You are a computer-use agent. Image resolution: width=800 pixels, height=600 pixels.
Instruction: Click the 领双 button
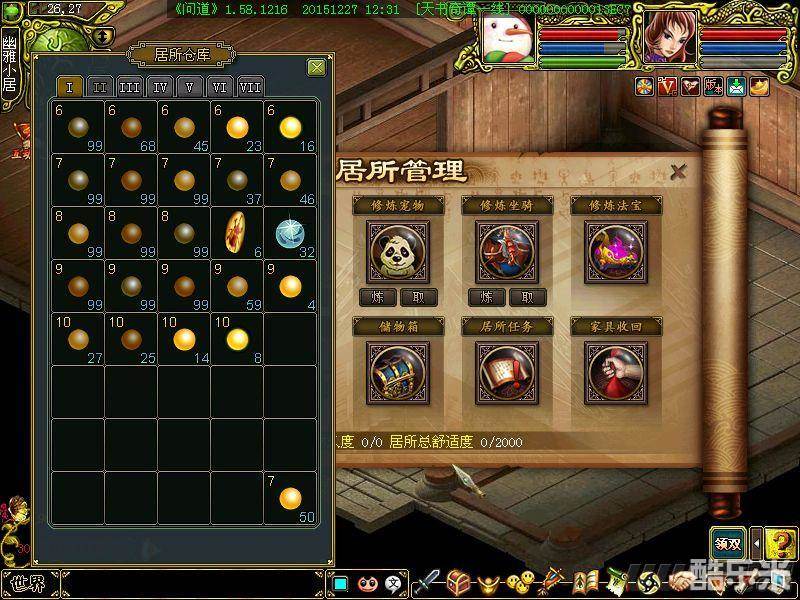[727, 543]
